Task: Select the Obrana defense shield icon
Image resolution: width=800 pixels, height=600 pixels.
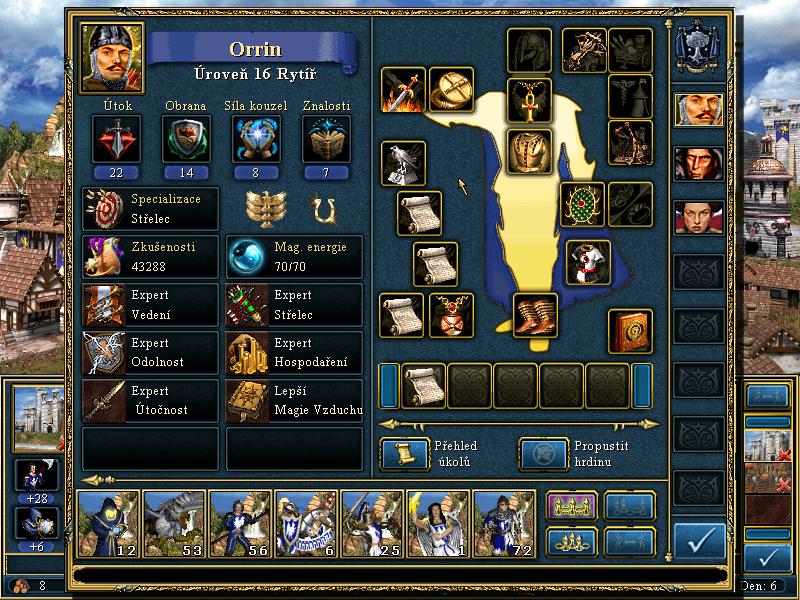Action: [186, 138]
